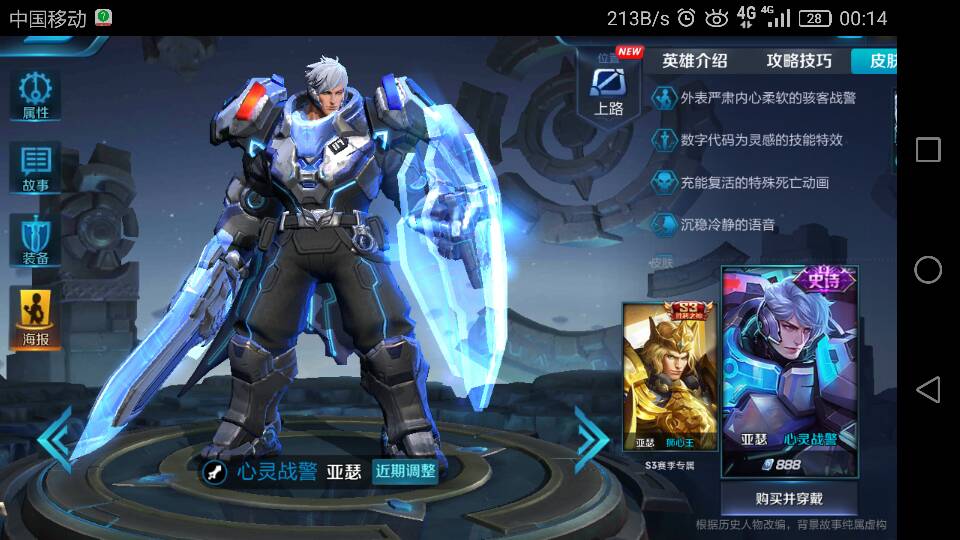Open the 装备 equipment recommendations
The height and width of the screenshot is (540, 960).
[x=36, y=240]
